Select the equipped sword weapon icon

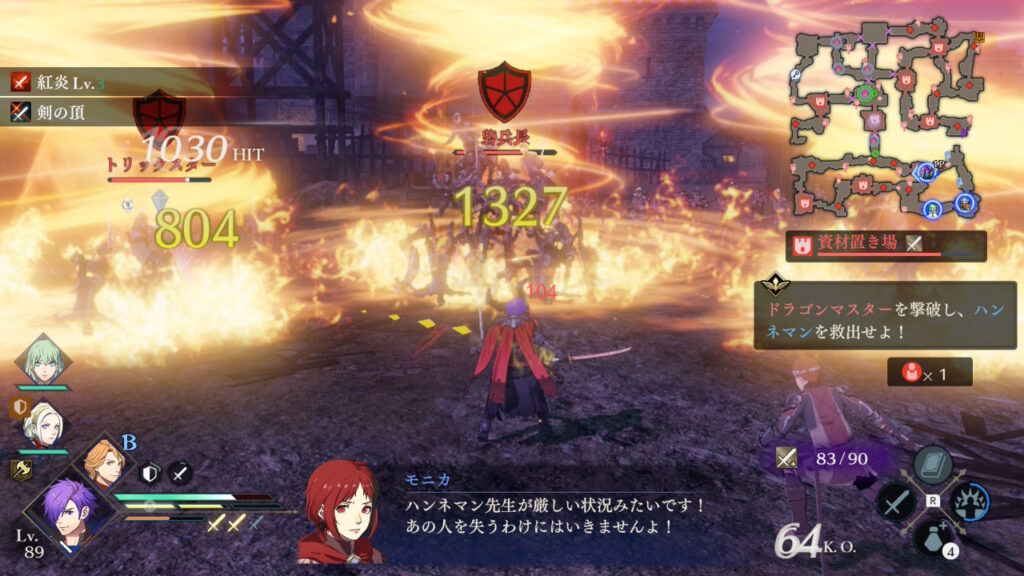788,457
